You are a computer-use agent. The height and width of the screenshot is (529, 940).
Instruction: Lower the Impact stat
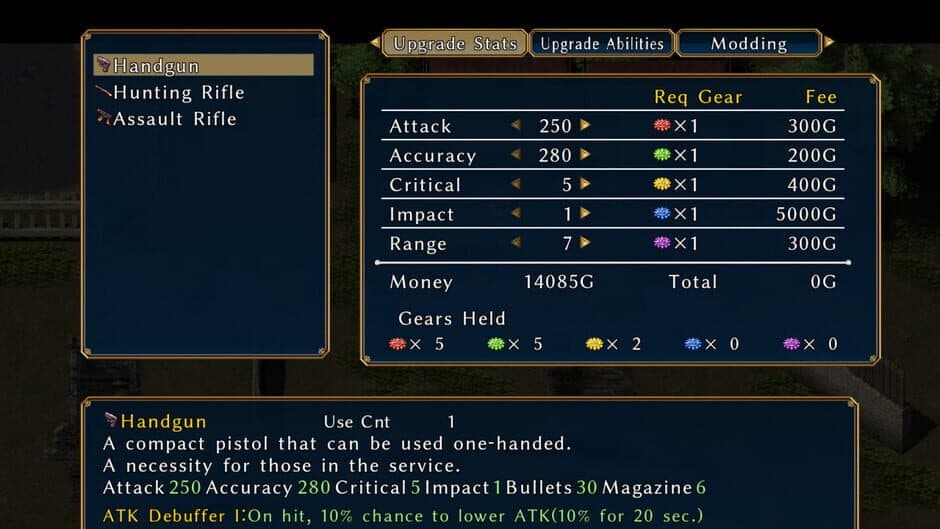coord(516,213)
